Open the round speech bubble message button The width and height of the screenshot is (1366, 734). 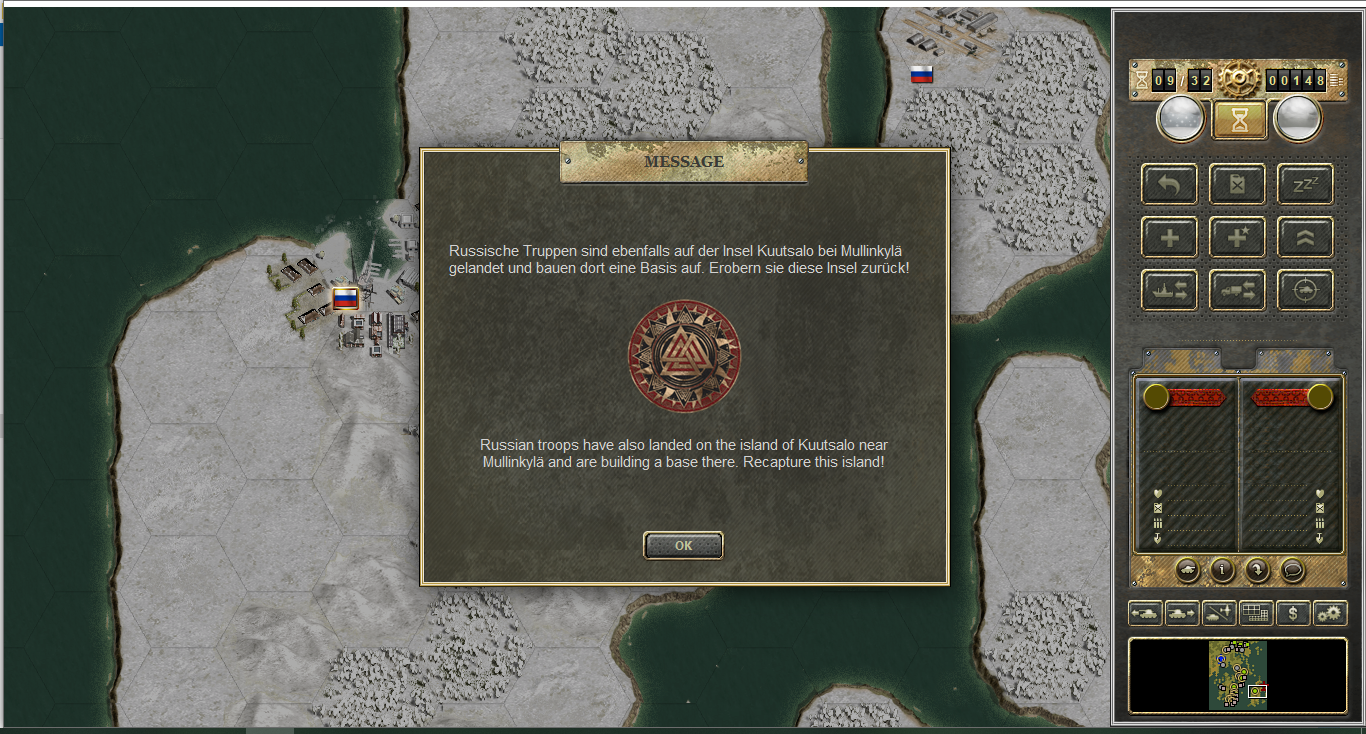(1292, 570)
